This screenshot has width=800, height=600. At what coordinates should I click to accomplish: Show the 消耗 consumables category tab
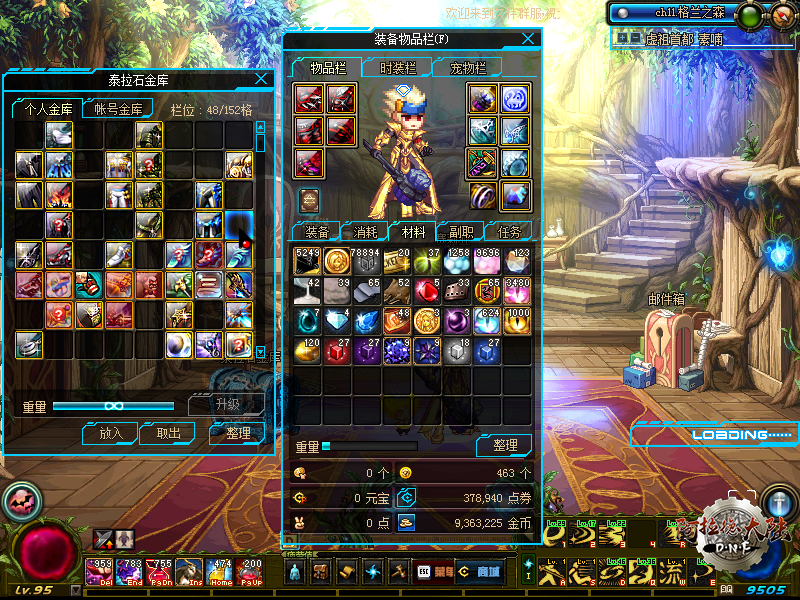(x=365, y=231)
